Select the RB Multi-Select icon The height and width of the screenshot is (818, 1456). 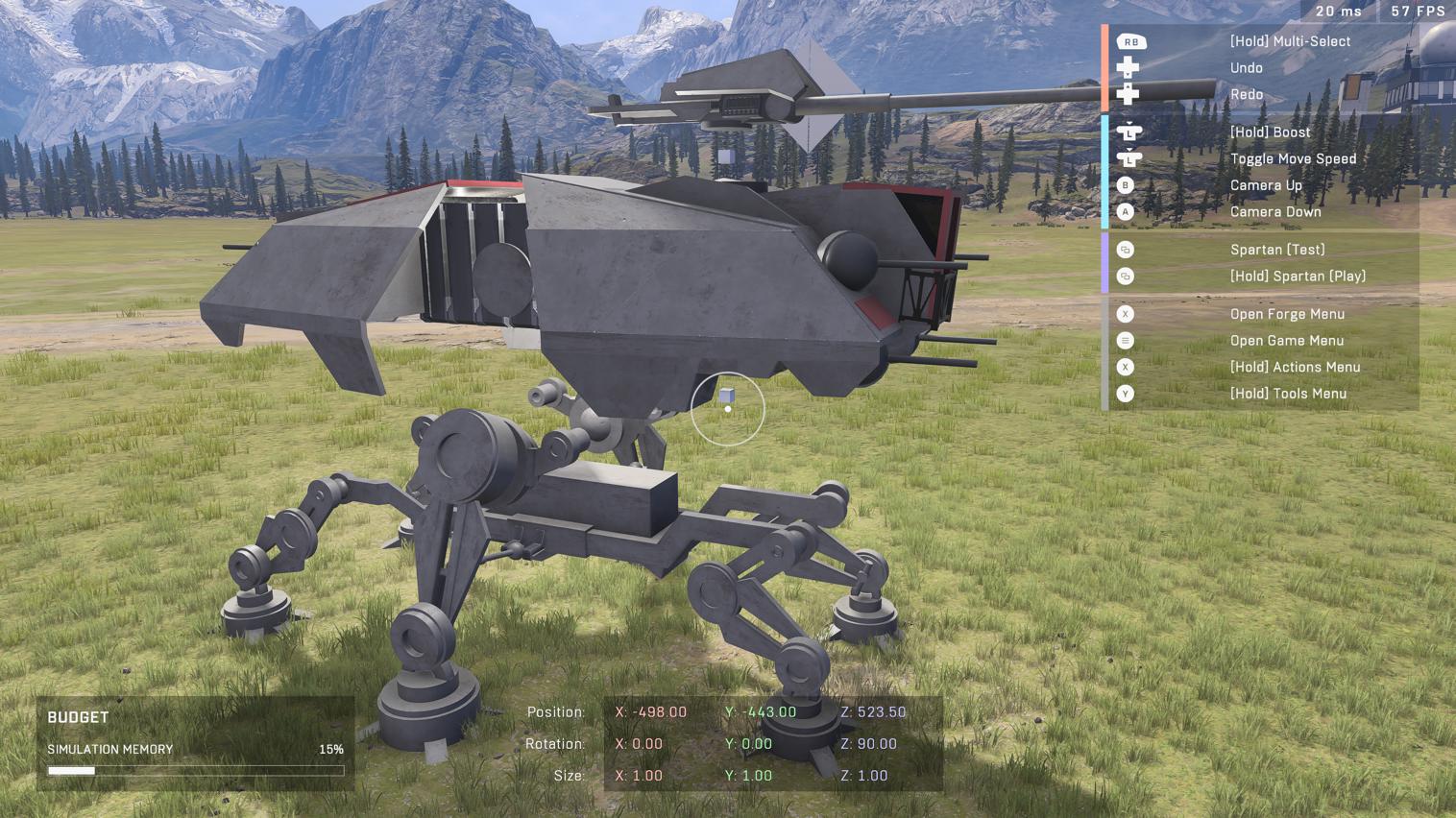click(1130, 41)
